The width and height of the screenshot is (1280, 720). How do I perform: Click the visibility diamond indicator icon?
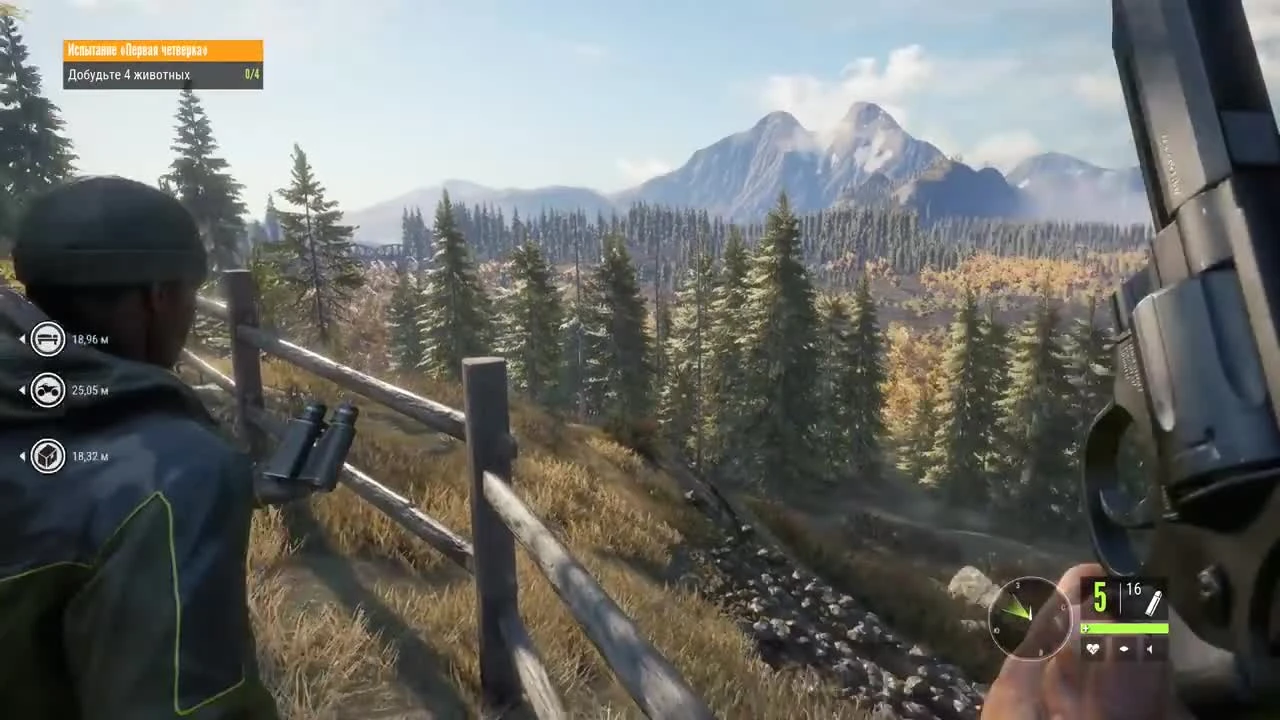tap(1123, 650)
